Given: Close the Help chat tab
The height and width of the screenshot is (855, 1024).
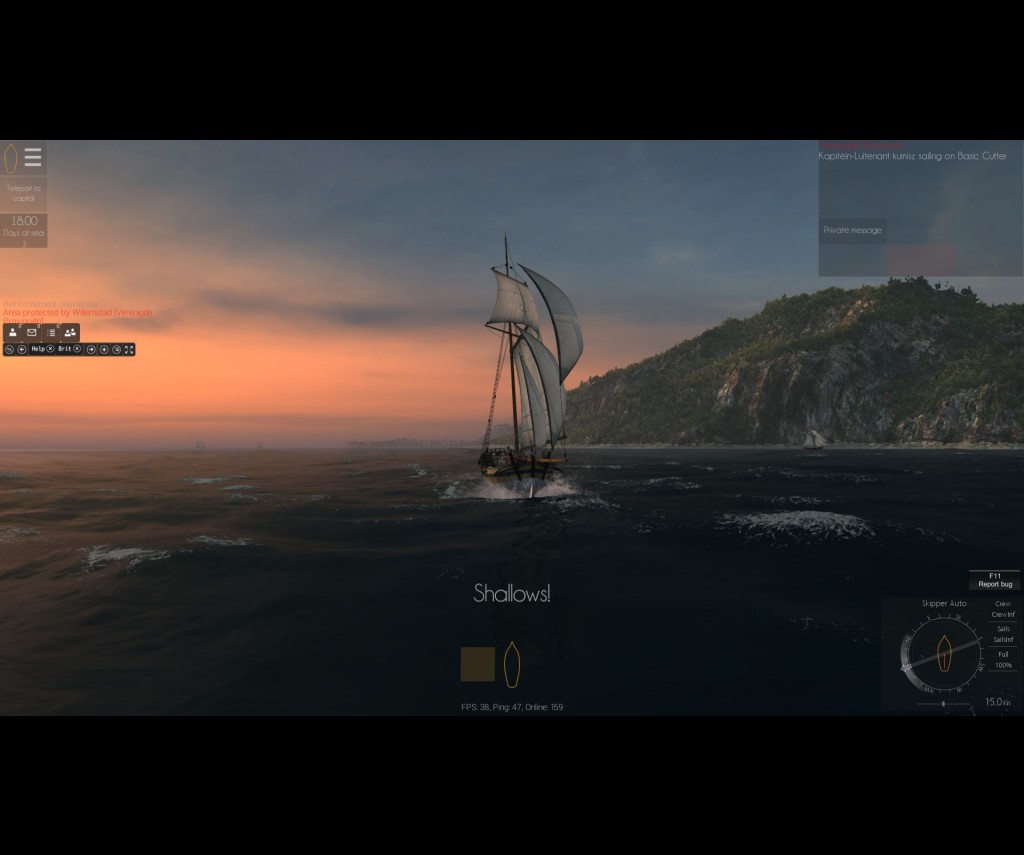Looking at the screenshot, I should (x=50, y=349).
